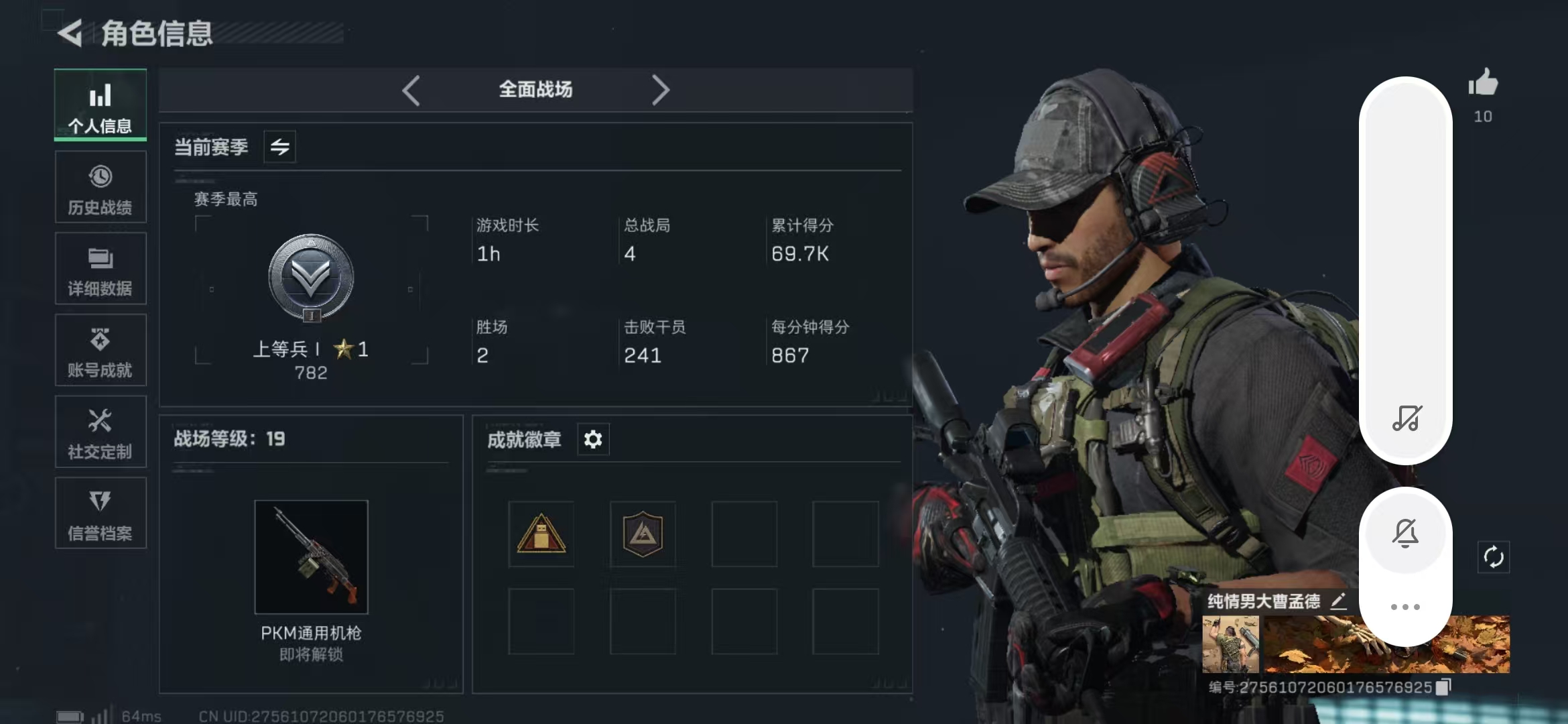Click the right arrow beside 全面战场
Screen dimensions: 1568x724
(x=660, y=90)
